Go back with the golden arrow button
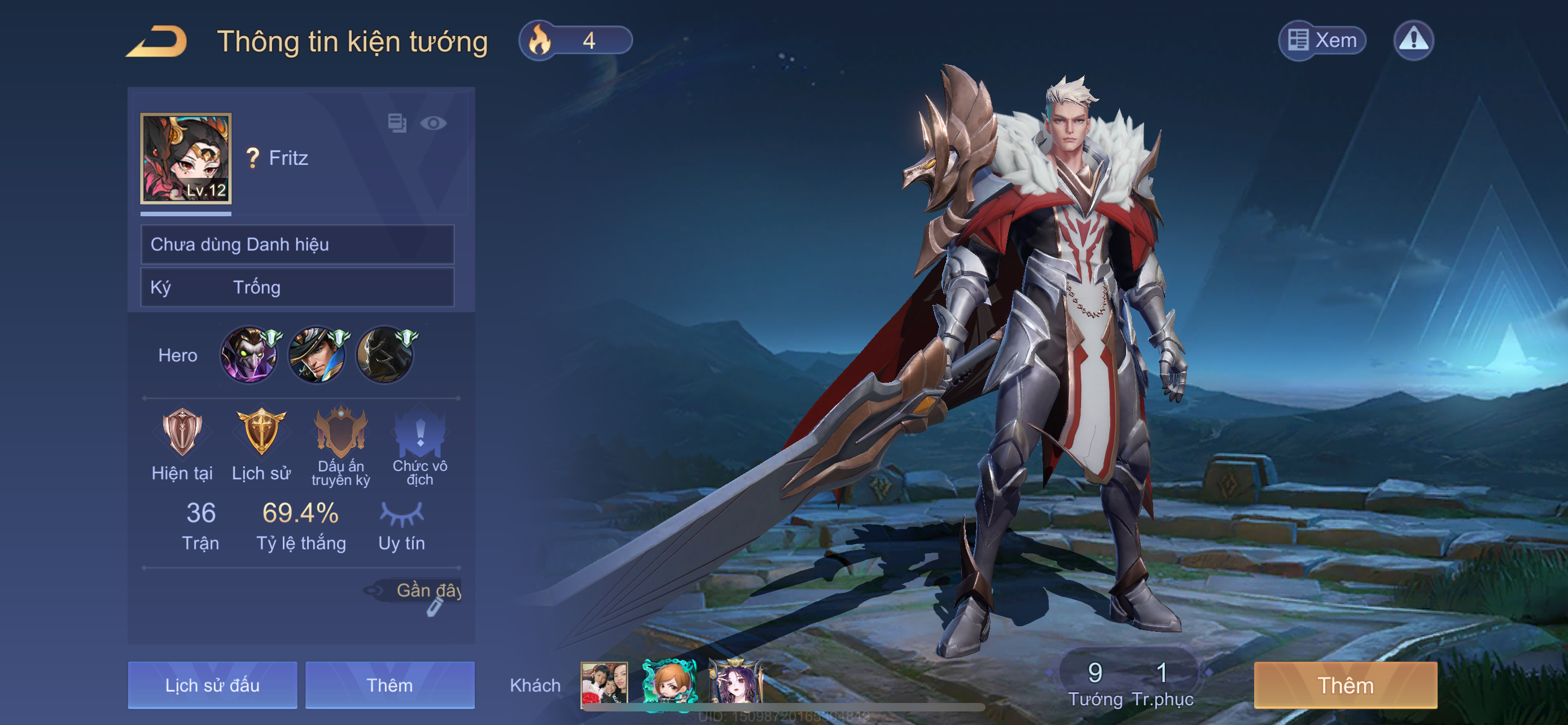This screenshot has width=1568, height=725. 157,41
